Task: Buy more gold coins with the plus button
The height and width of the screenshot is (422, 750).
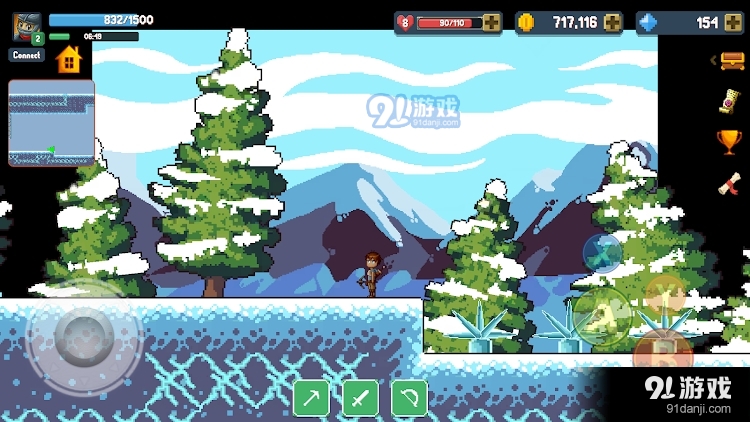Action: [x=612, y=23]
